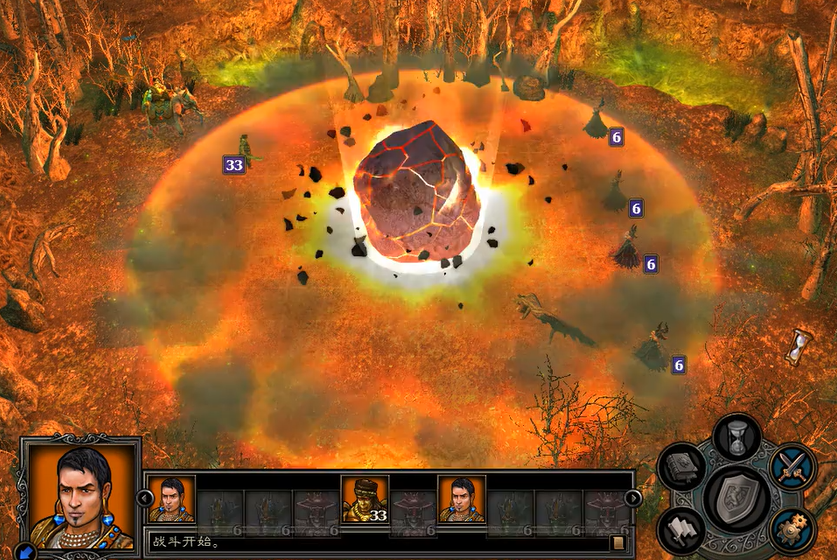
Task: Click the hourglass wait button
Action: click(737, 438)
